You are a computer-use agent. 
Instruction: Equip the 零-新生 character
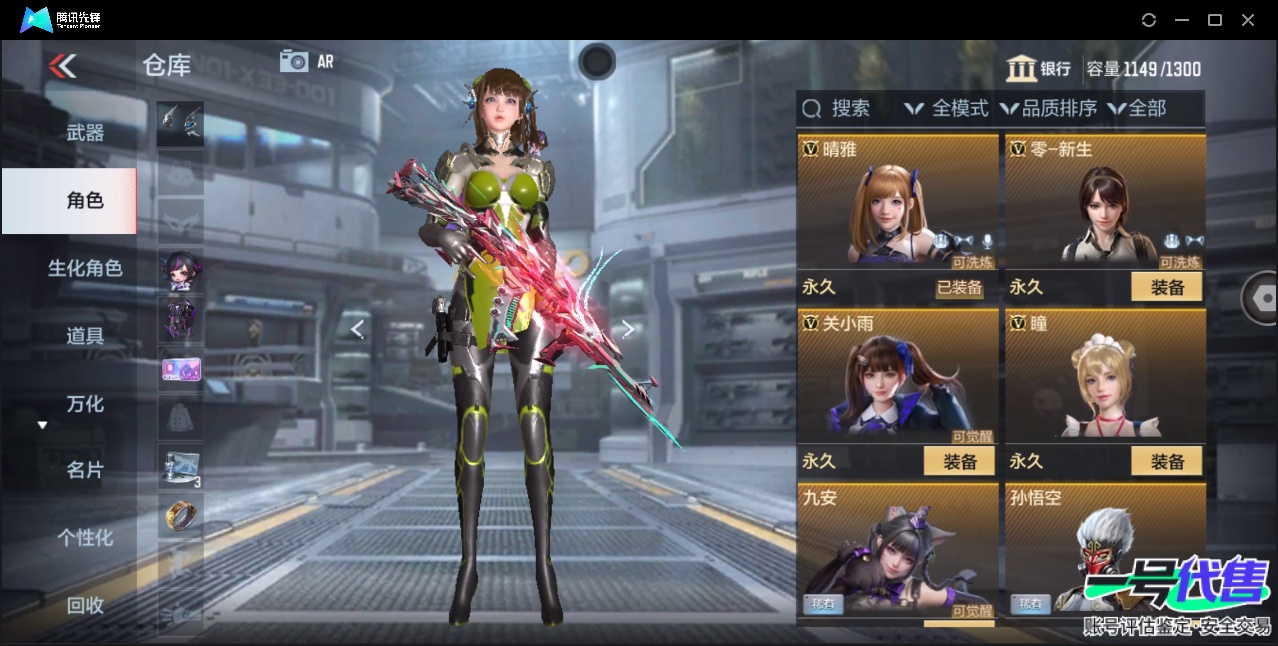pyautogui.click(x=1166, y=287)
